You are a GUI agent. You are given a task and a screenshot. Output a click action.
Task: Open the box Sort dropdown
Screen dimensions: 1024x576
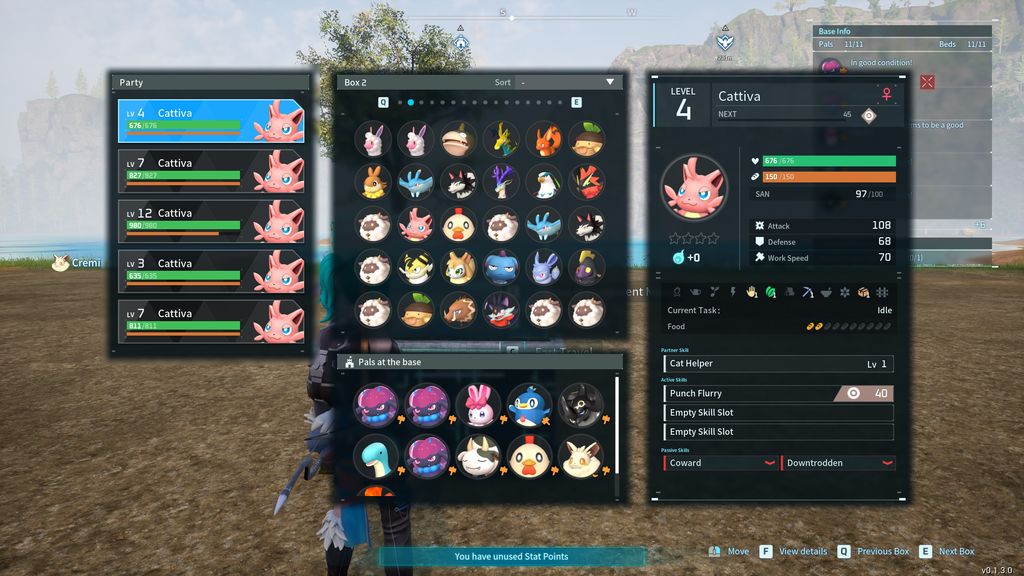[x=567, y=82]
